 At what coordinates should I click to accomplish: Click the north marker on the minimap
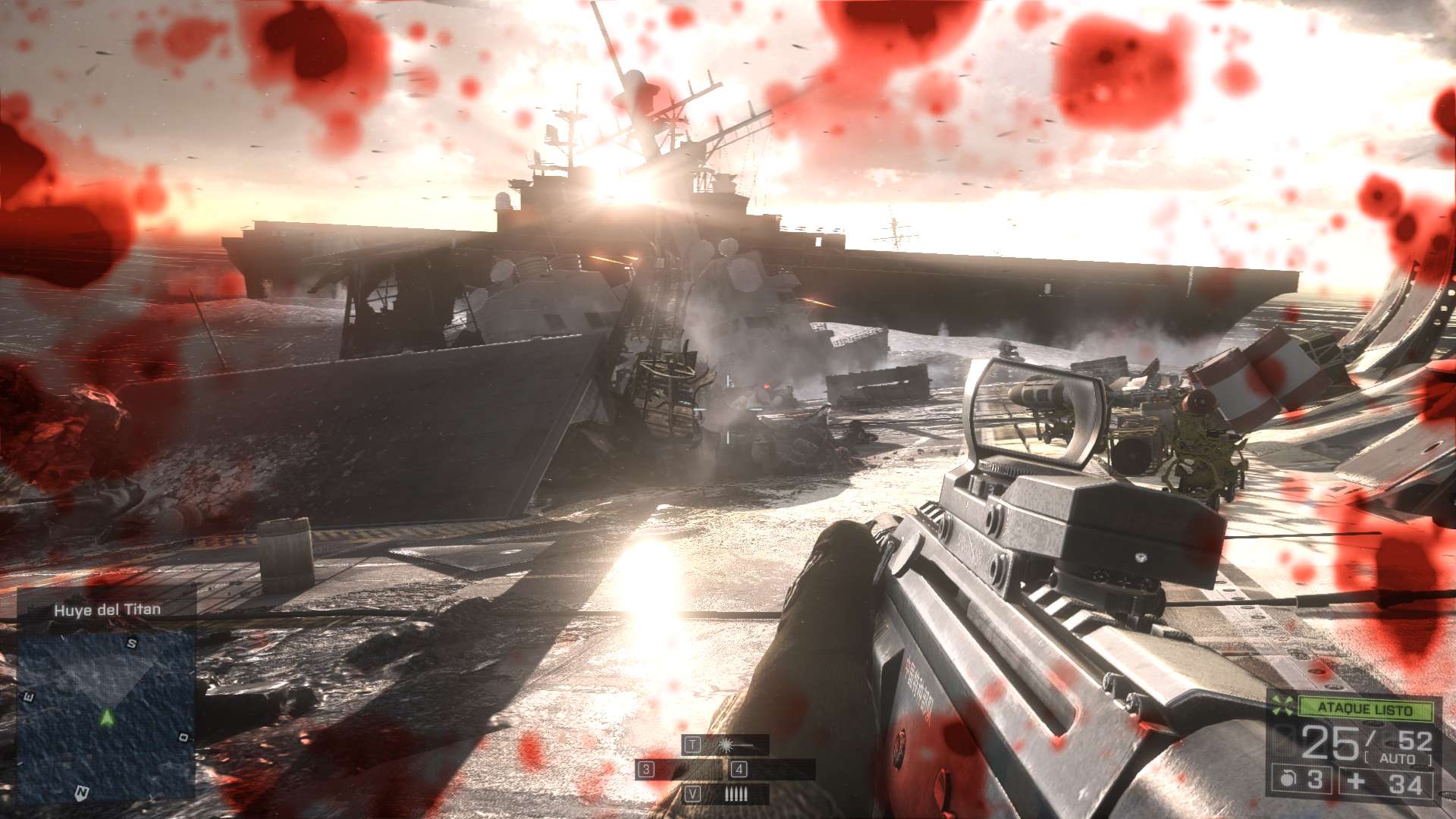pyautogui.click(x=81, y=793)
